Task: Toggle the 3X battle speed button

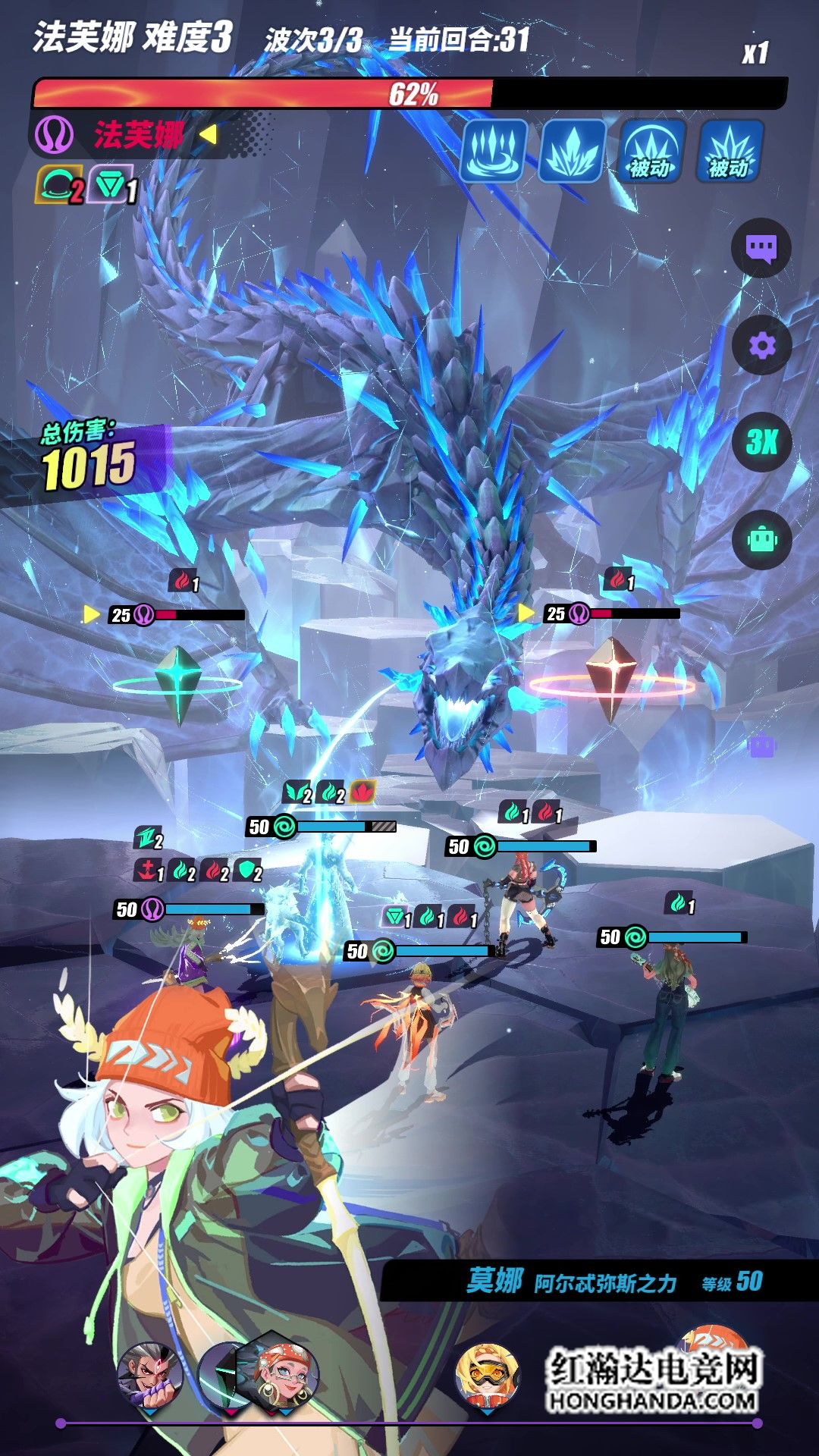Action: pyautogui.click(x=761, y=442)
